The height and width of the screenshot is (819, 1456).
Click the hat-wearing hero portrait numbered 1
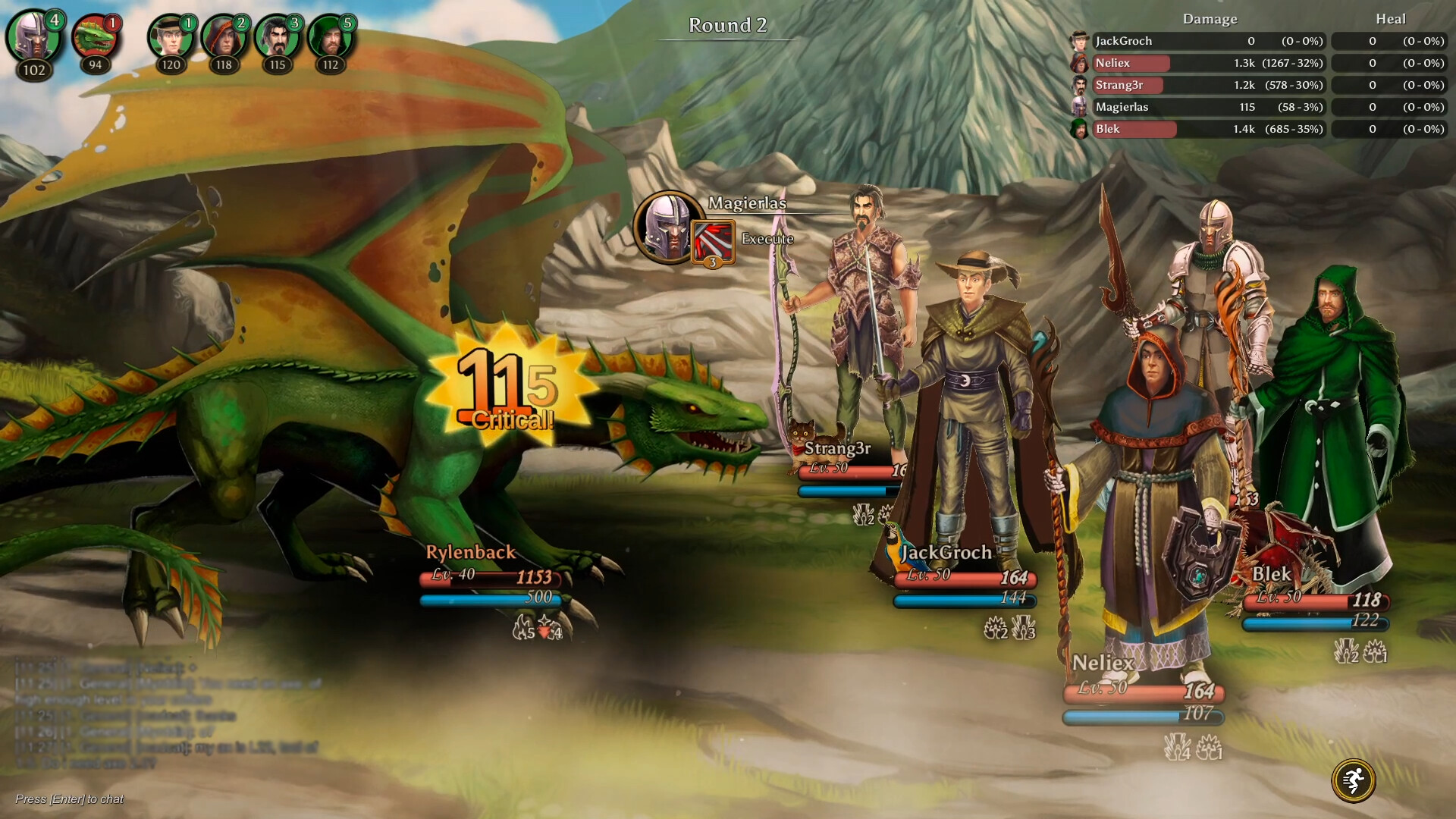171,39
